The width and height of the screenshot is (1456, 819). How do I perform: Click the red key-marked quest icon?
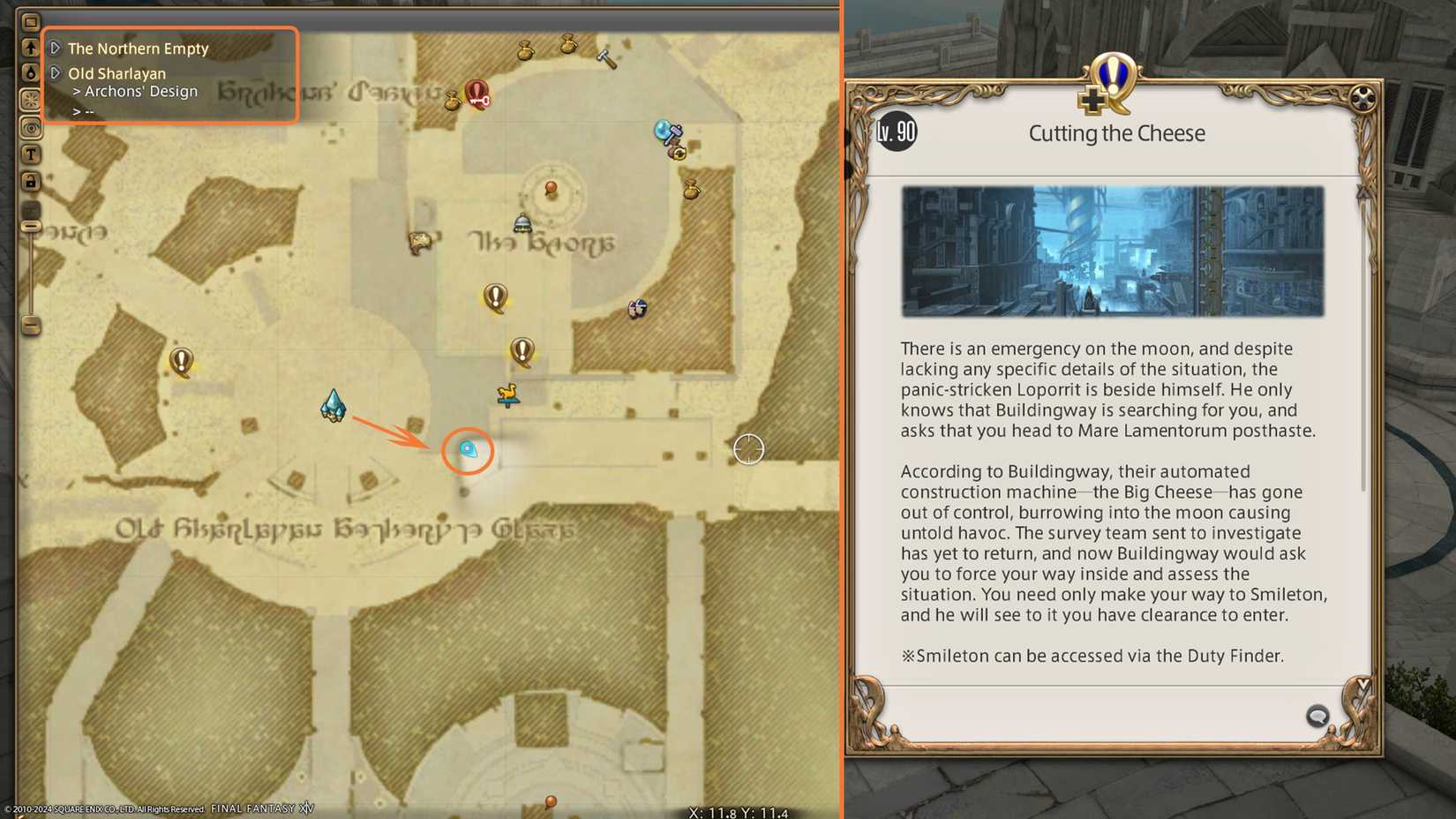477,95
